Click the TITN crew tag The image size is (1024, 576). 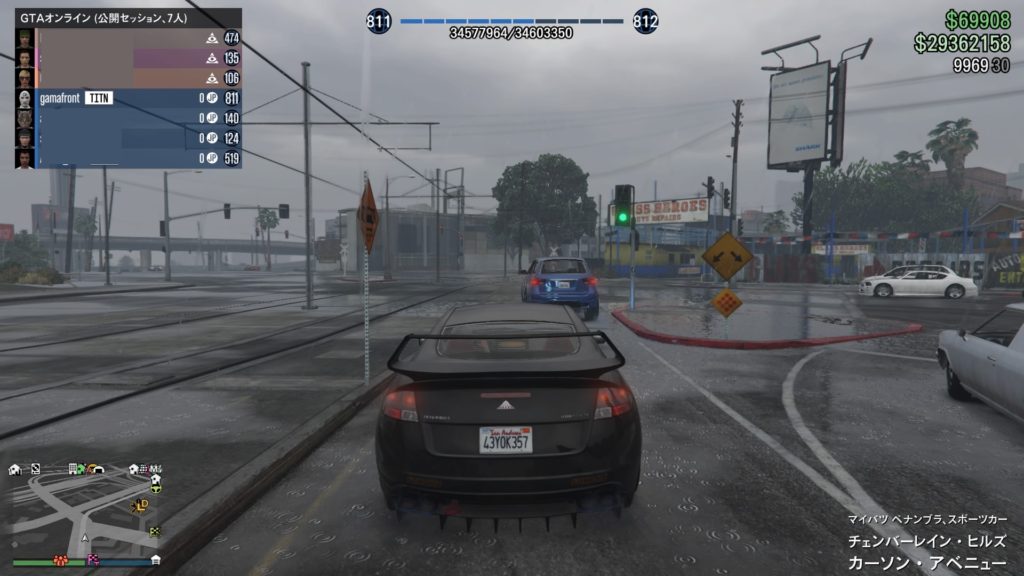coord(97,98)
